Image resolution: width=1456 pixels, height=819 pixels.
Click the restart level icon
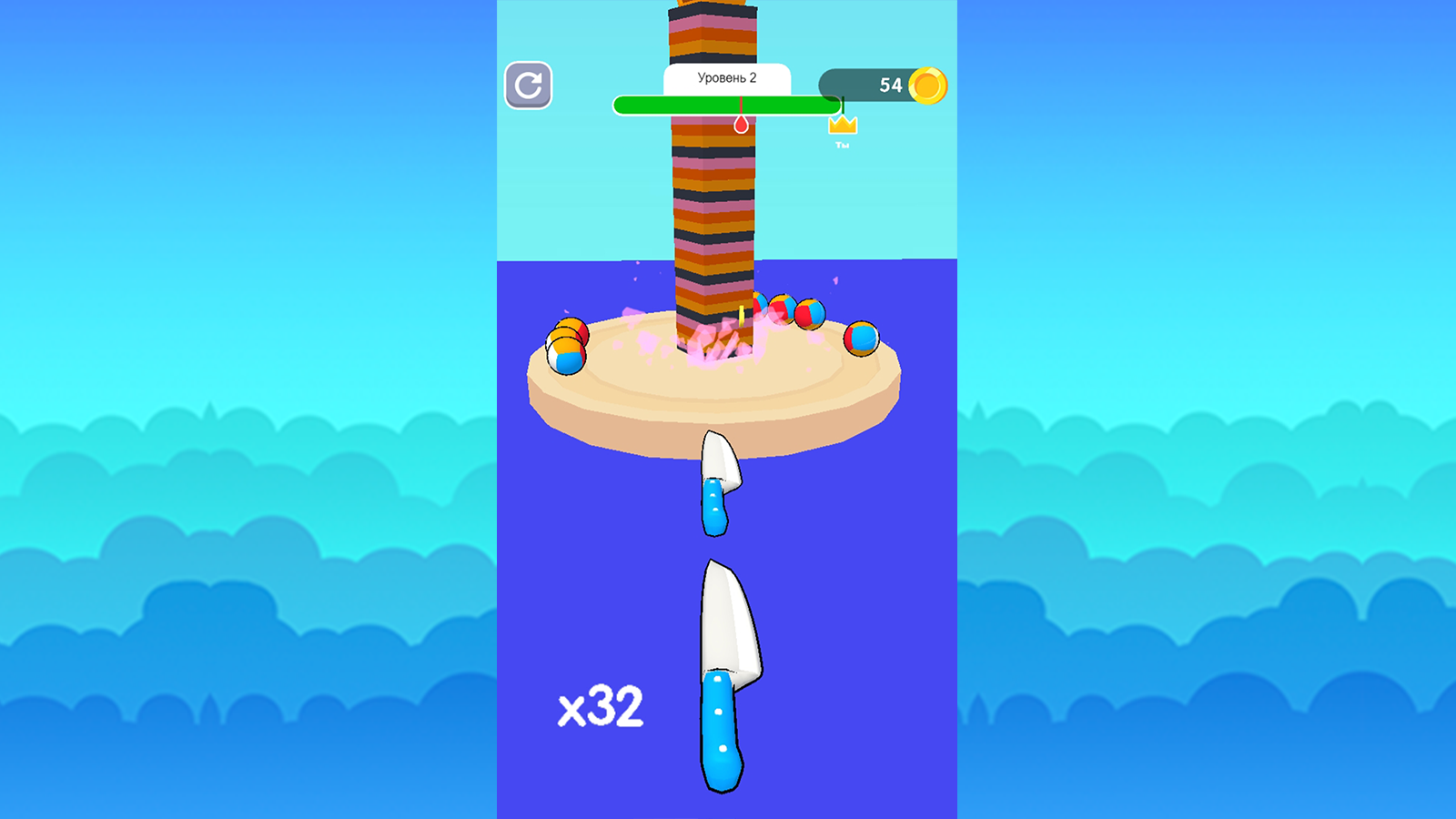[x=531, y=86]
